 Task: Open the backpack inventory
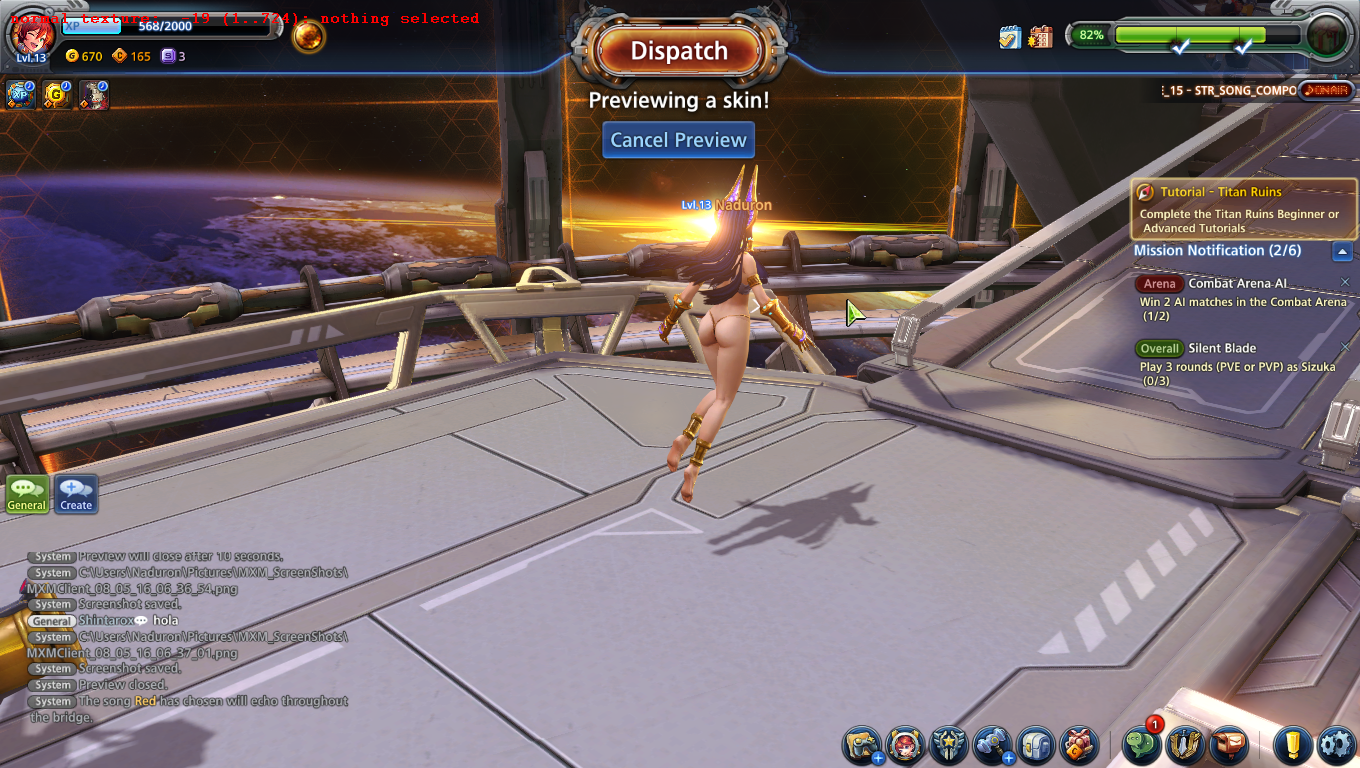pos(1036,745)
